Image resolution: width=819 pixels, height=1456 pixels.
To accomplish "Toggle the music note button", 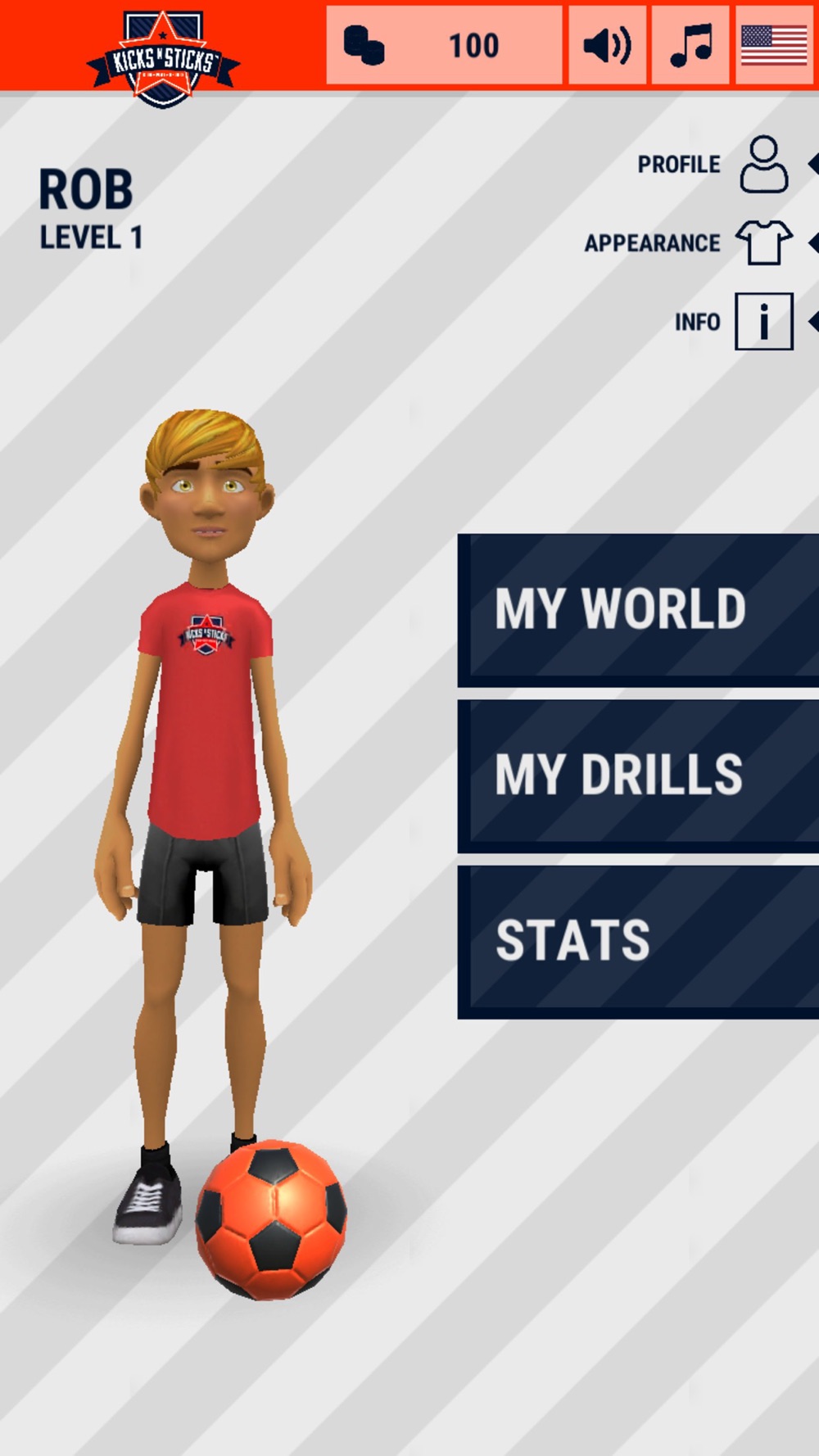I will [690, 45].
